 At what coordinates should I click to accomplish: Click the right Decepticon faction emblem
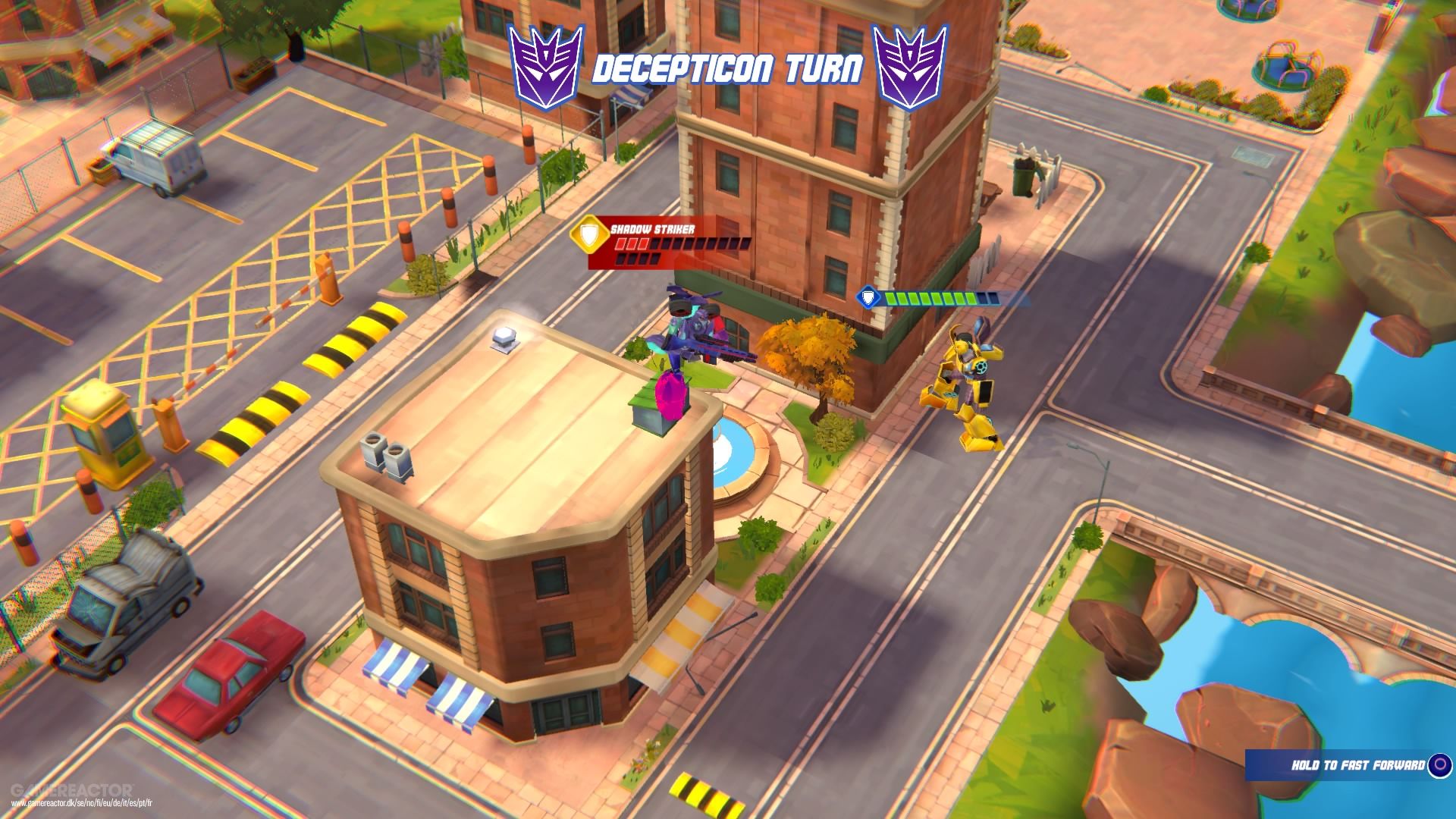[x=908, y=64]
